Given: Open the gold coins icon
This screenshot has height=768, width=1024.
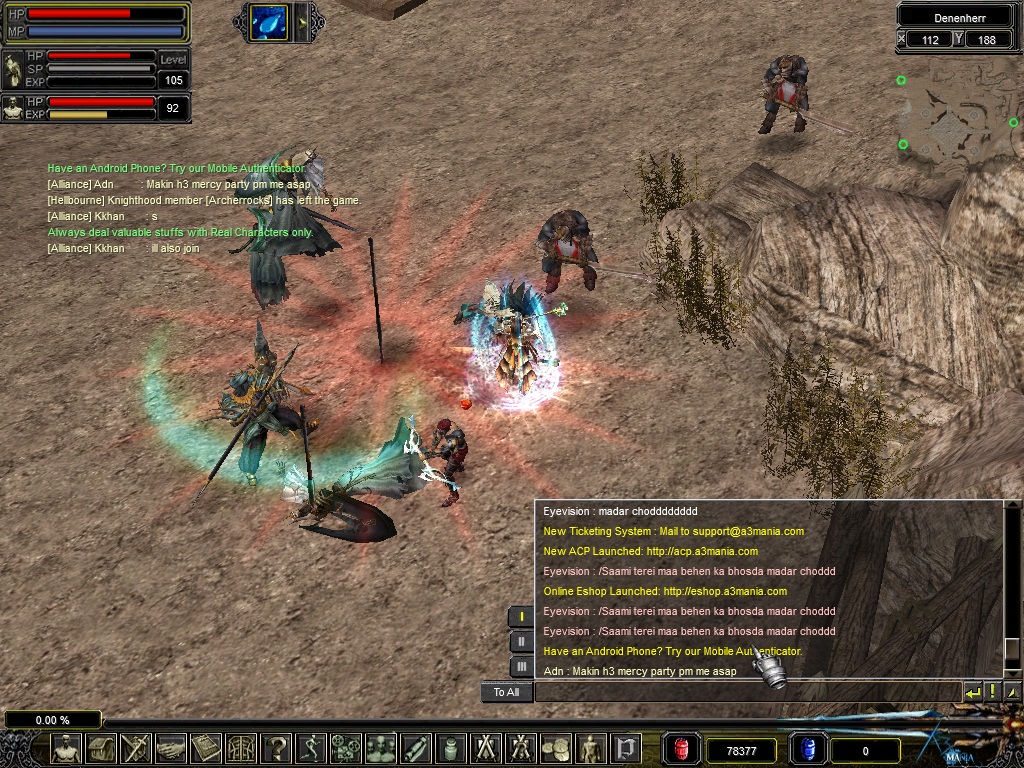Looking at the screenshot, I should [555, 748].
